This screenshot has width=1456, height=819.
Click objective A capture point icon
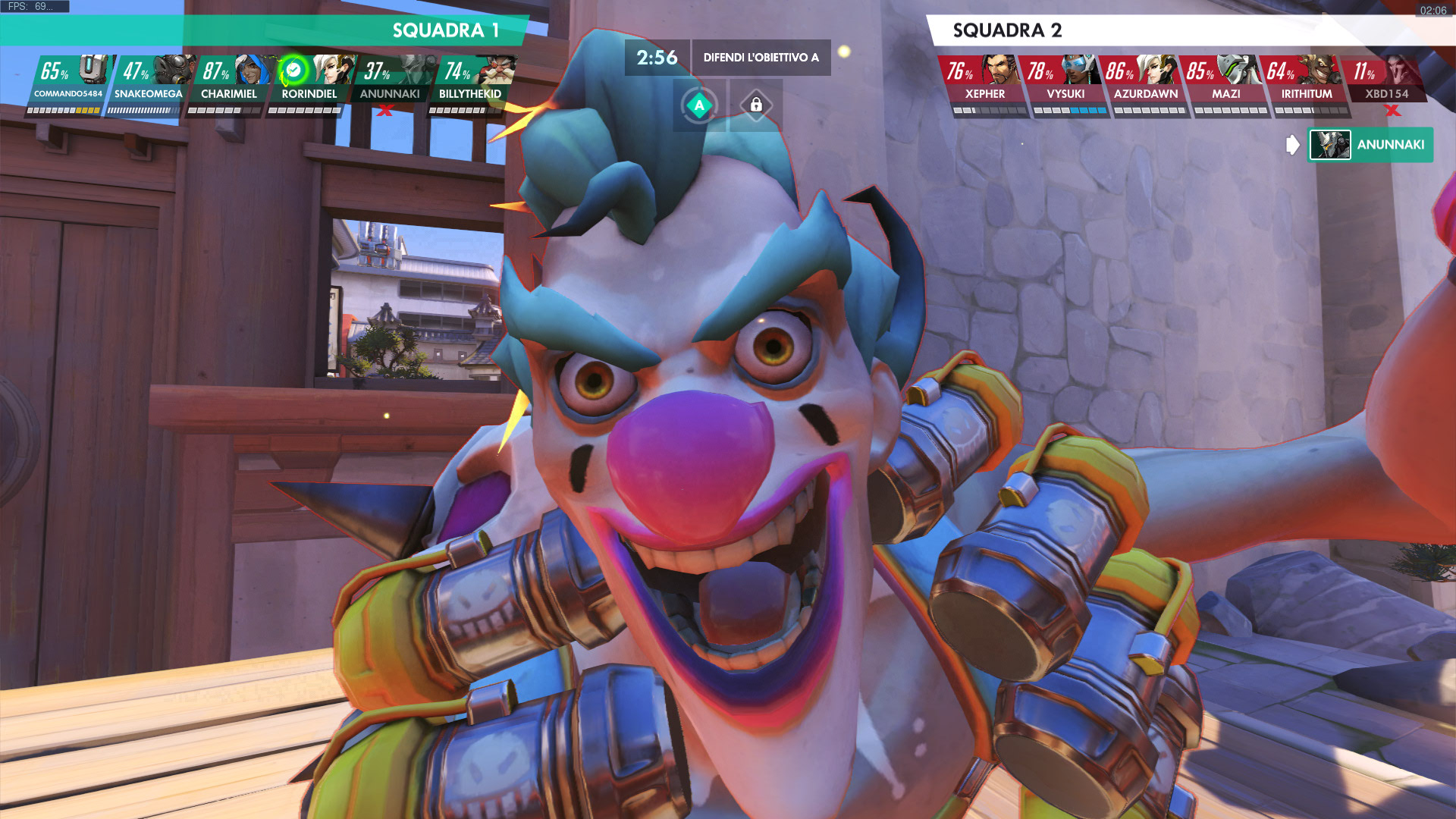point(699,105)
